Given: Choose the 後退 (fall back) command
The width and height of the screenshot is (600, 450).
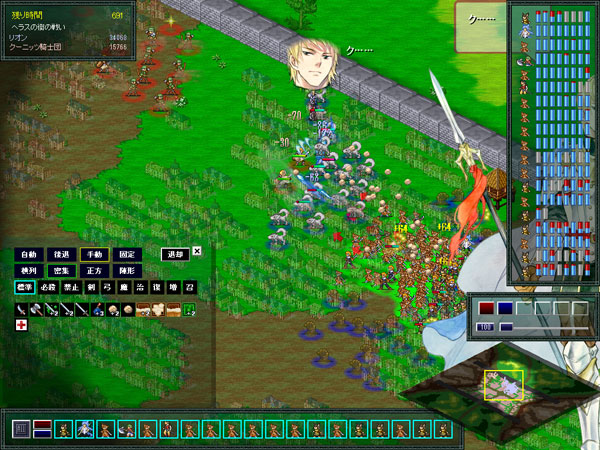Looking at the screenshot, I should [62, 254].
